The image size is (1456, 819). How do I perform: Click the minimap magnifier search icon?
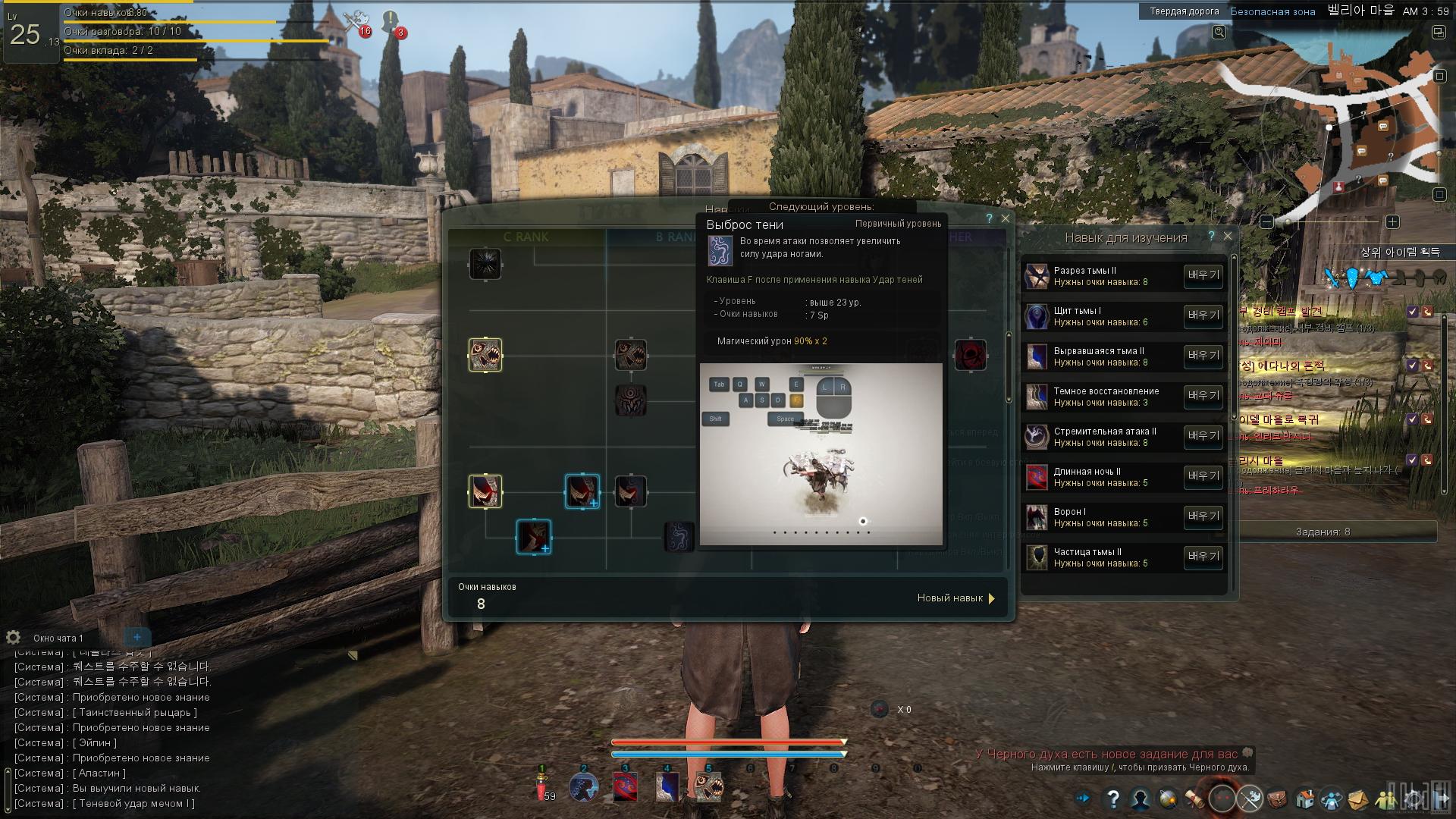coord(1219,32)
